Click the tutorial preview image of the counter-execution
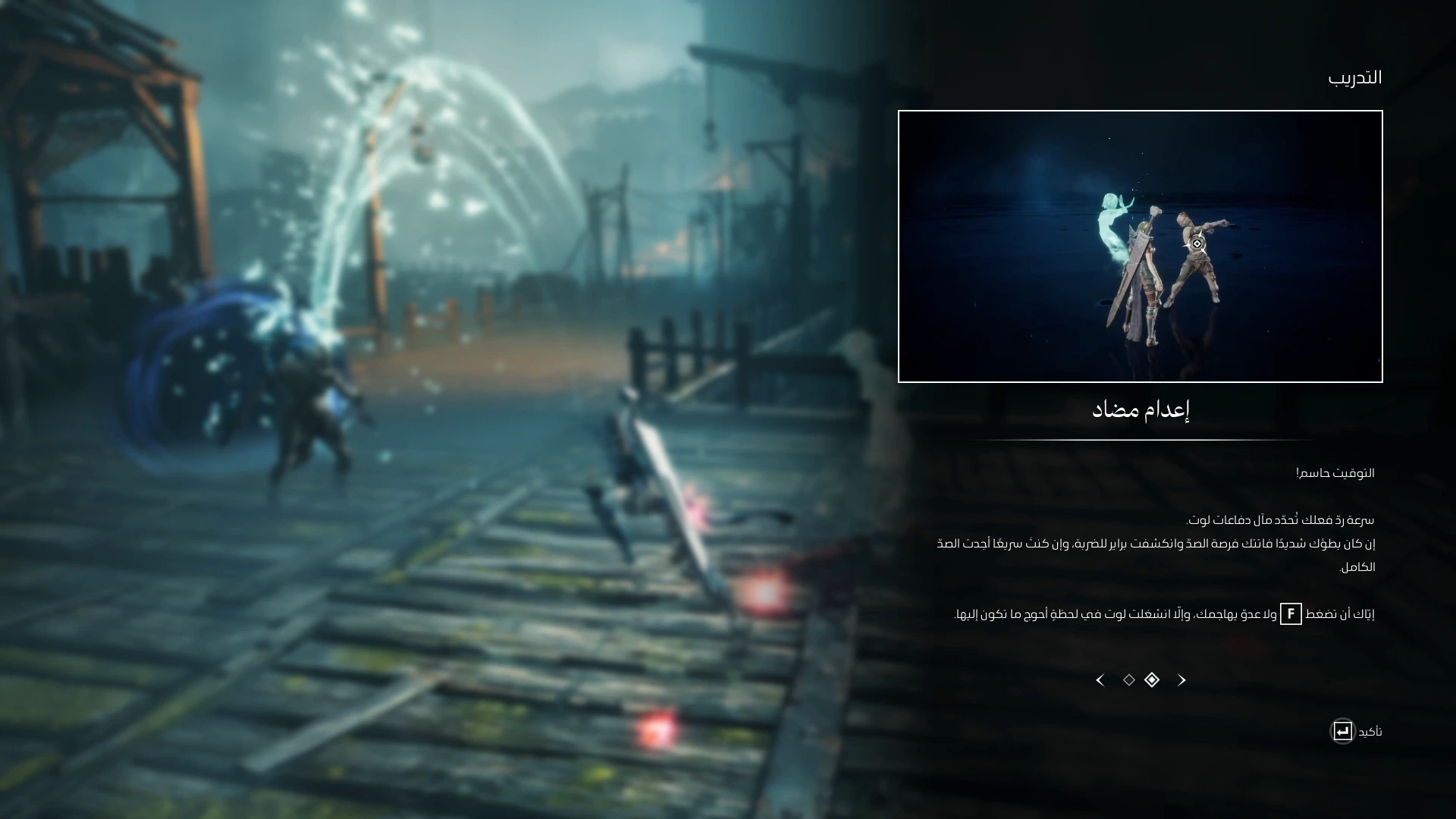This screenshot has width=1456, height=819. 1140,246
